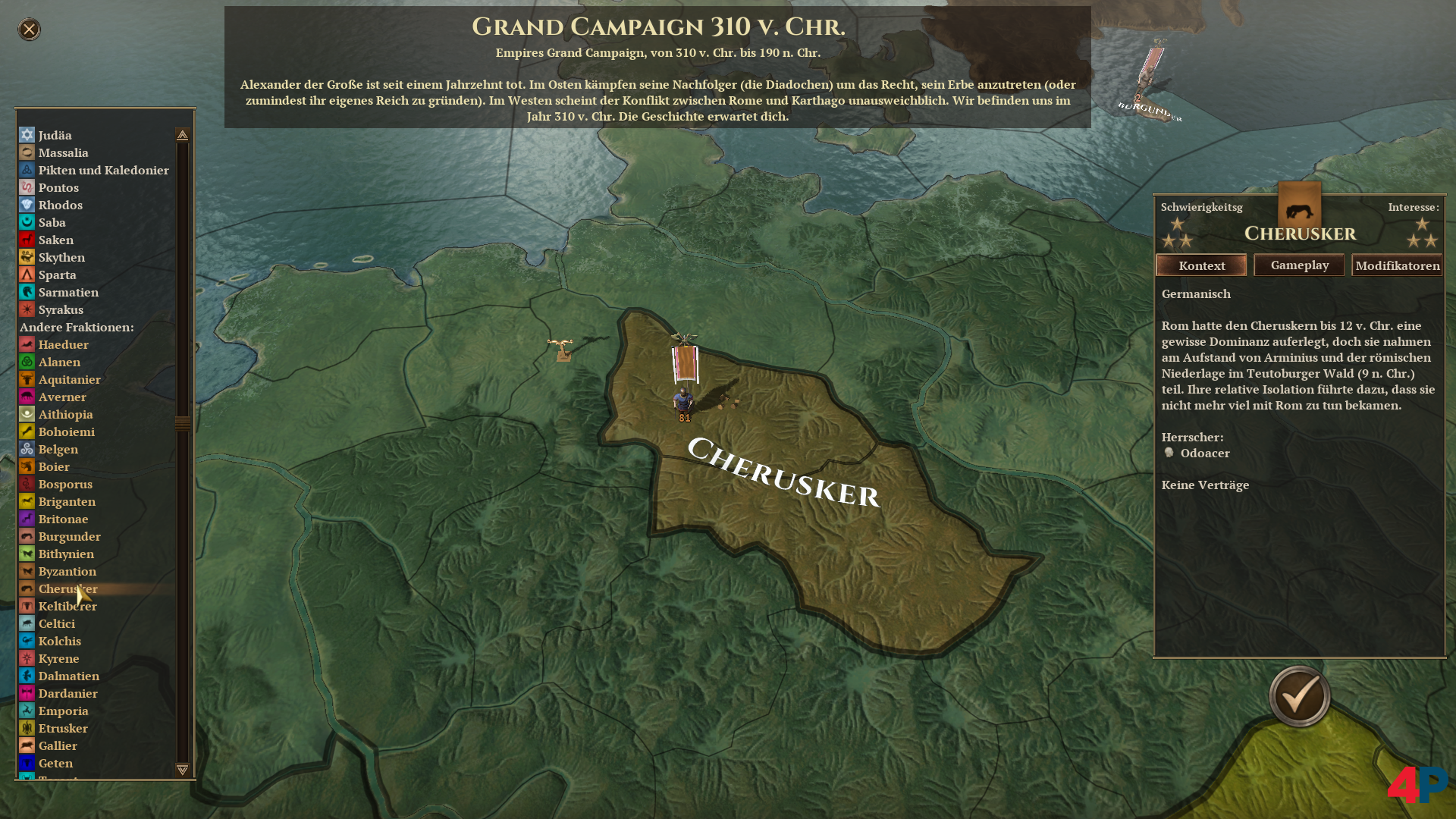Click the Sparta lambda emblem
Screen dimensions: 1456x819
pyautogui.click(x=27, y=275)
